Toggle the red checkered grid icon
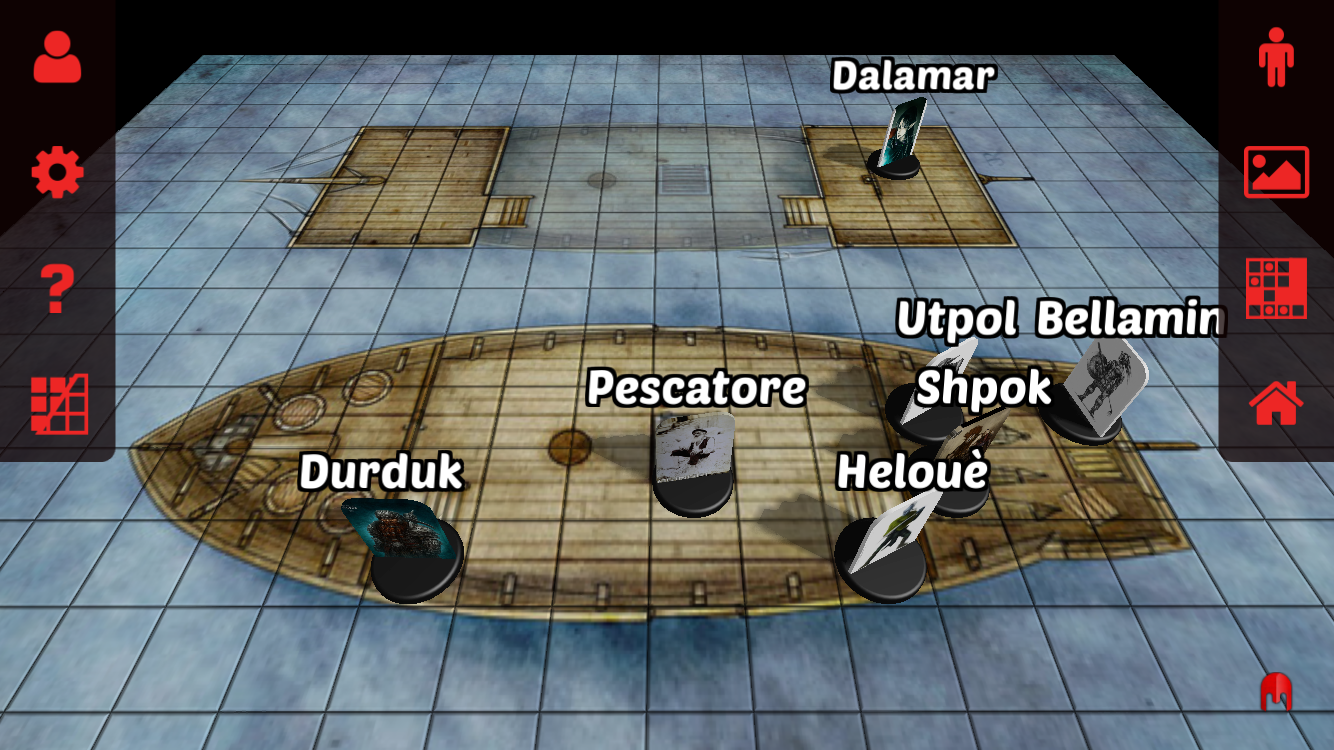The width and height of the screenshot is (1334, 750). (1276, 288)
